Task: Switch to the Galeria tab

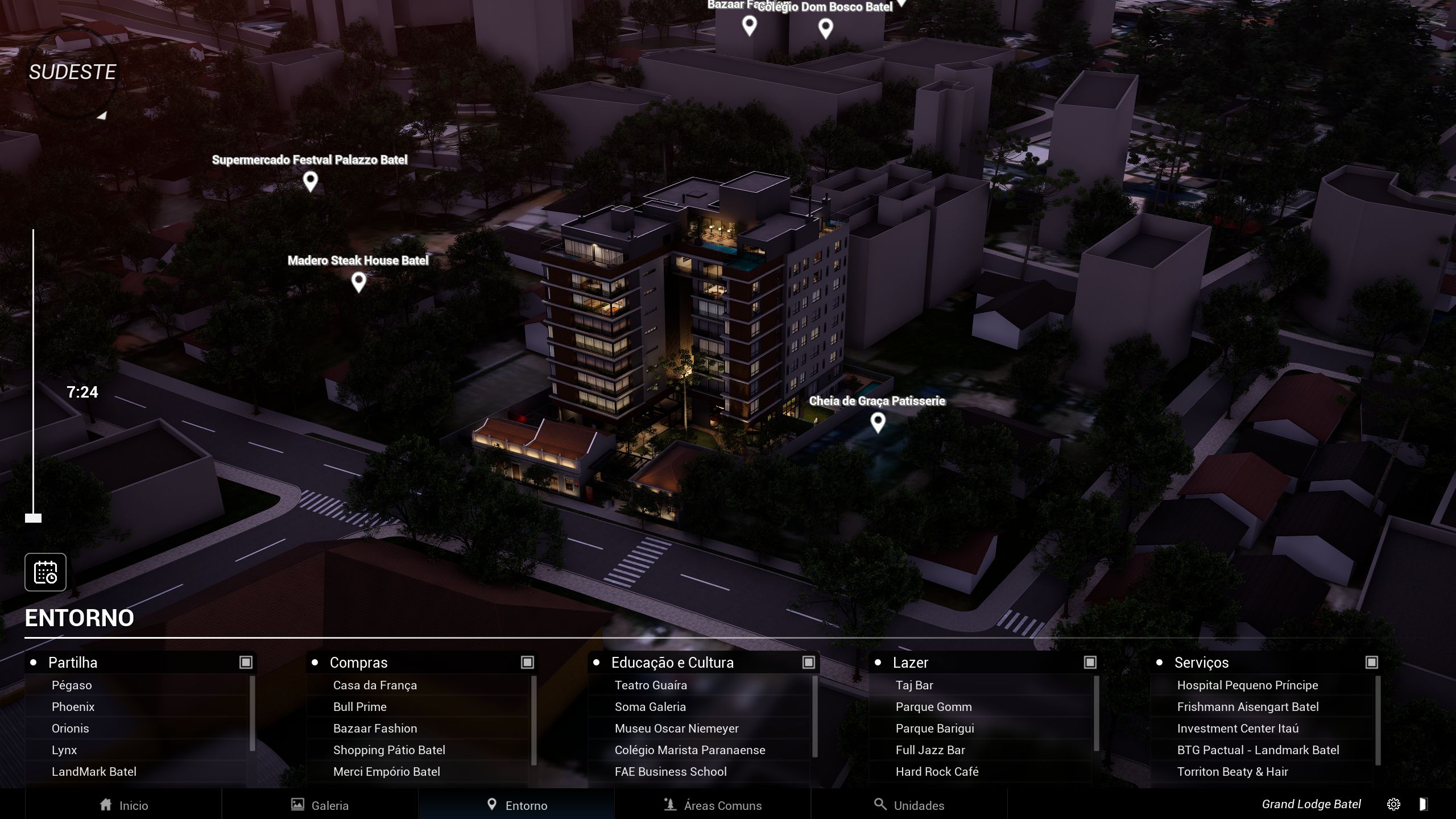Action: point(320,805)
